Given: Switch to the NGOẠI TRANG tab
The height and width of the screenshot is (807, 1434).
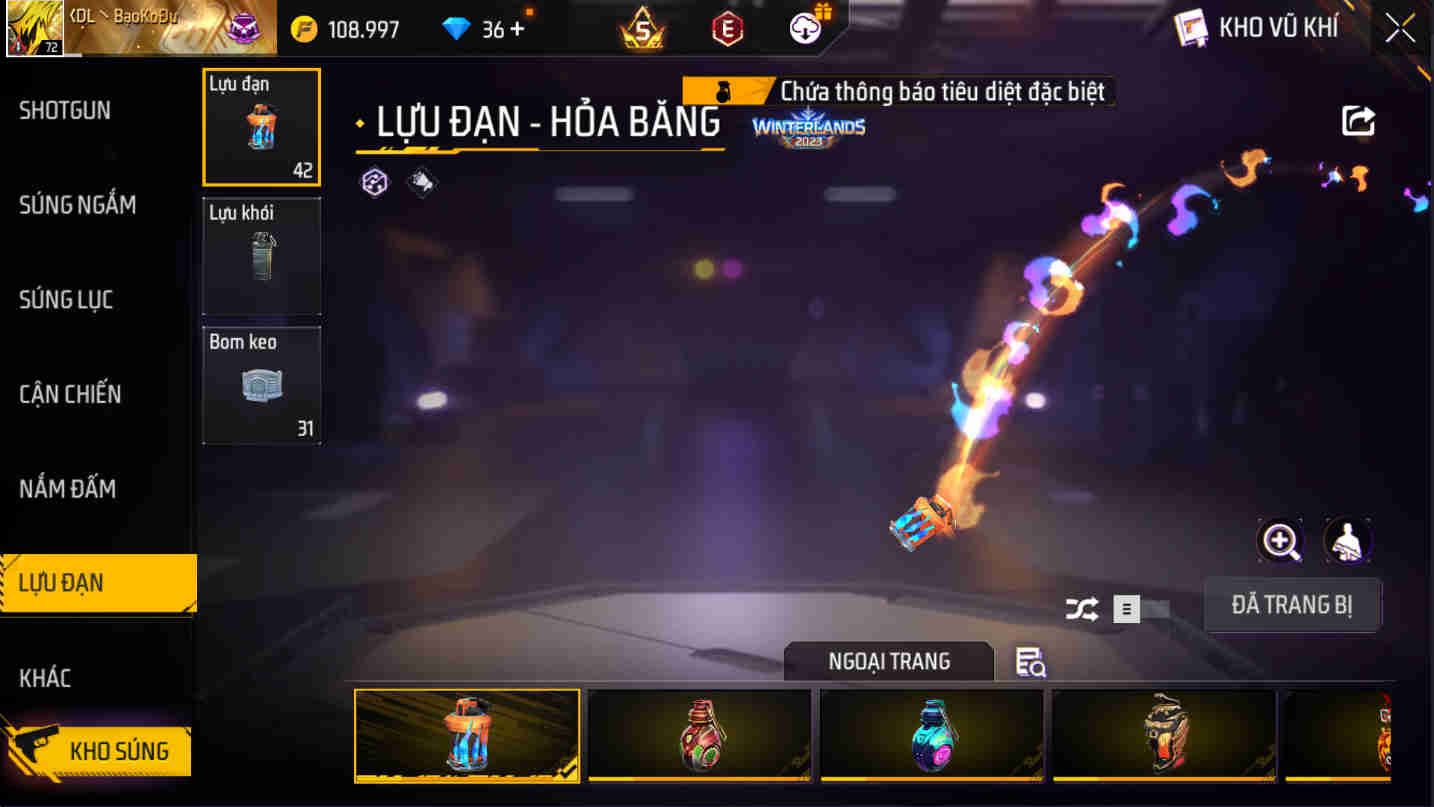Looking at the screenshot, I should tap(888, 662).
